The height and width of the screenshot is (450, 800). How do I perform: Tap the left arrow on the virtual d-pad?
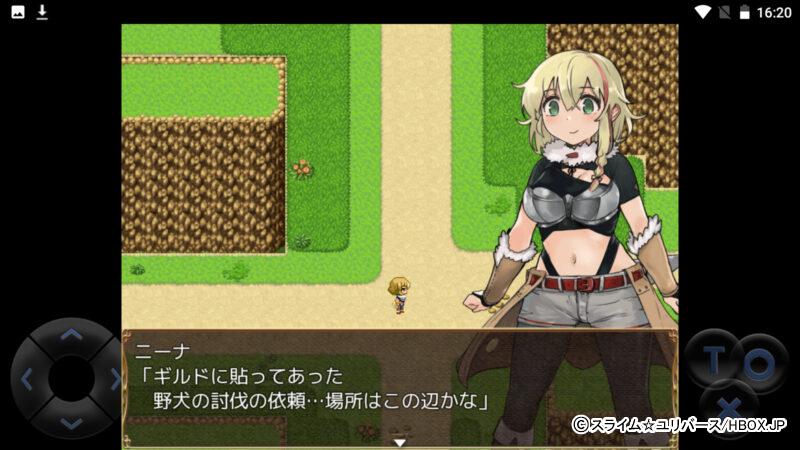(x=27, y=379)
